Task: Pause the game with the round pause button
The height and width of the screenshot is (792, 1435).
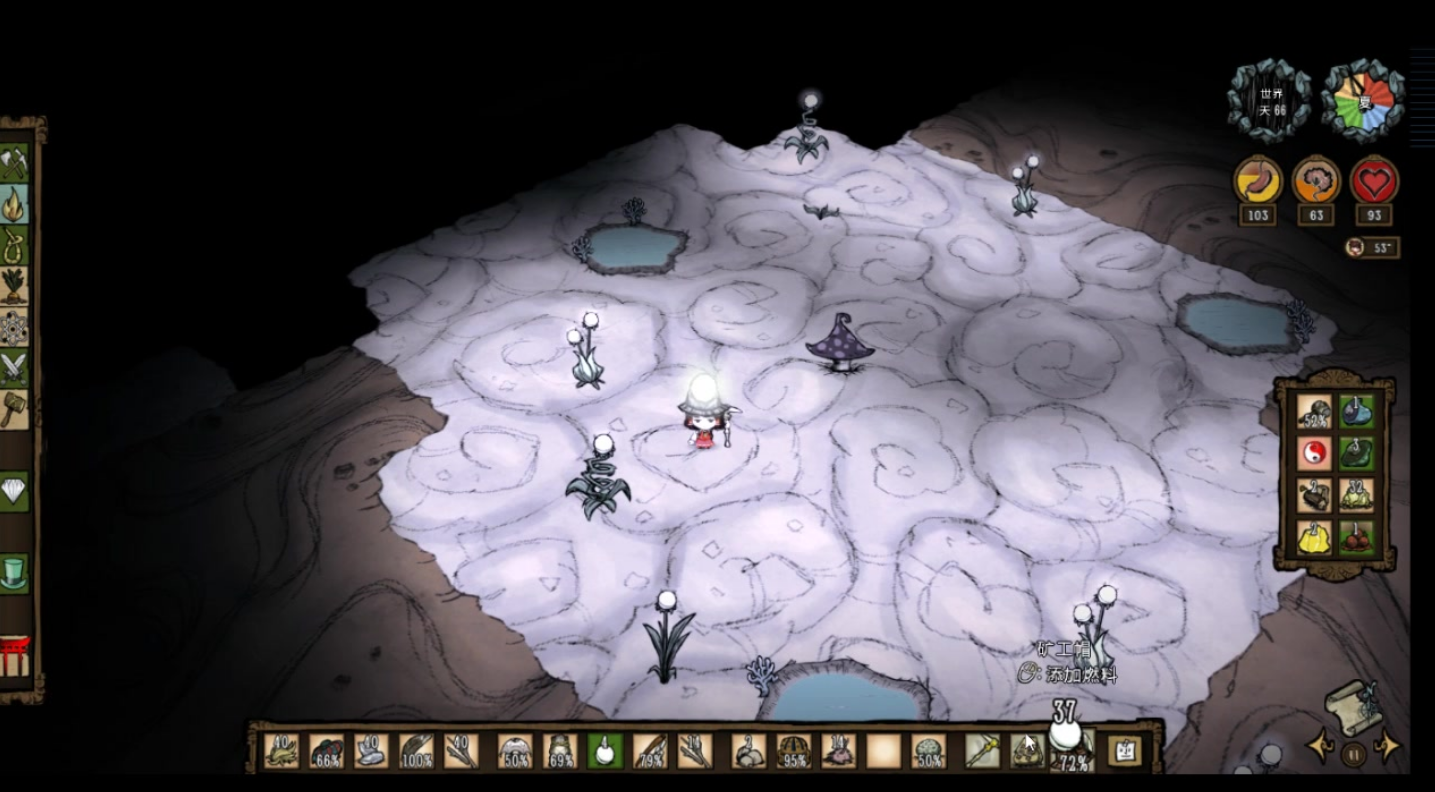Action: tap(1352, 753)
